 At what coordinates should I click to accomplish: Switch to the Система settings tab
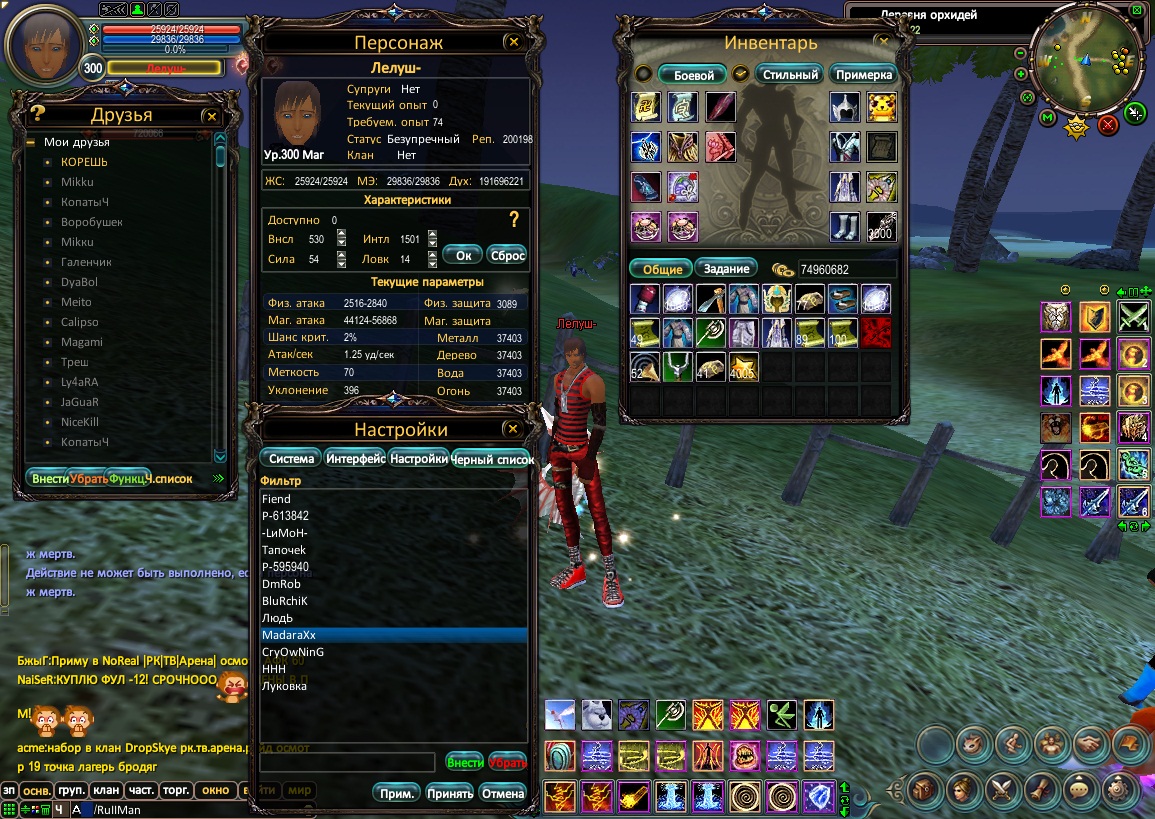tap(290, 459)
